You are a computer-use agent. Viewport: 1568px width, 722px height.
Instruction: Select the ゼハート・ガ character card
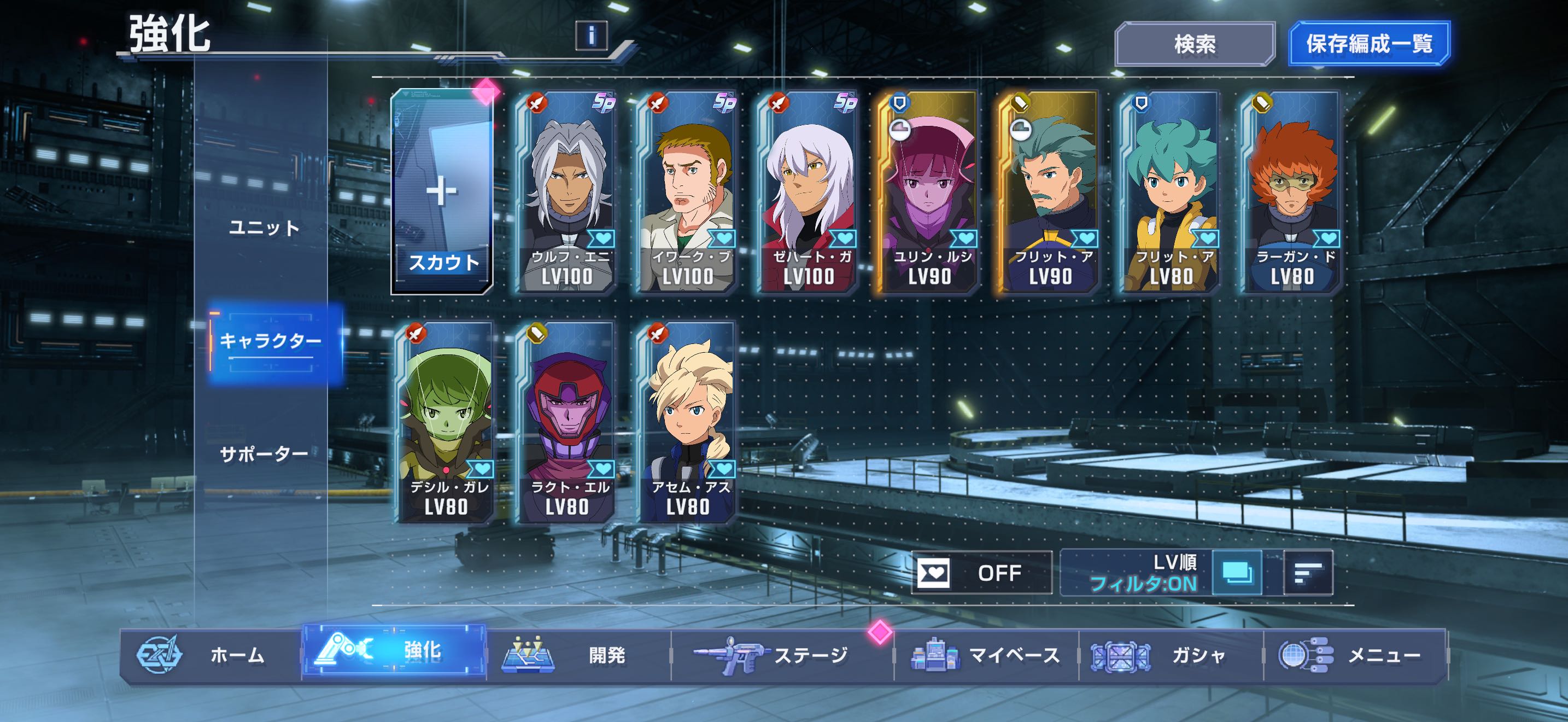click(808, 192)
